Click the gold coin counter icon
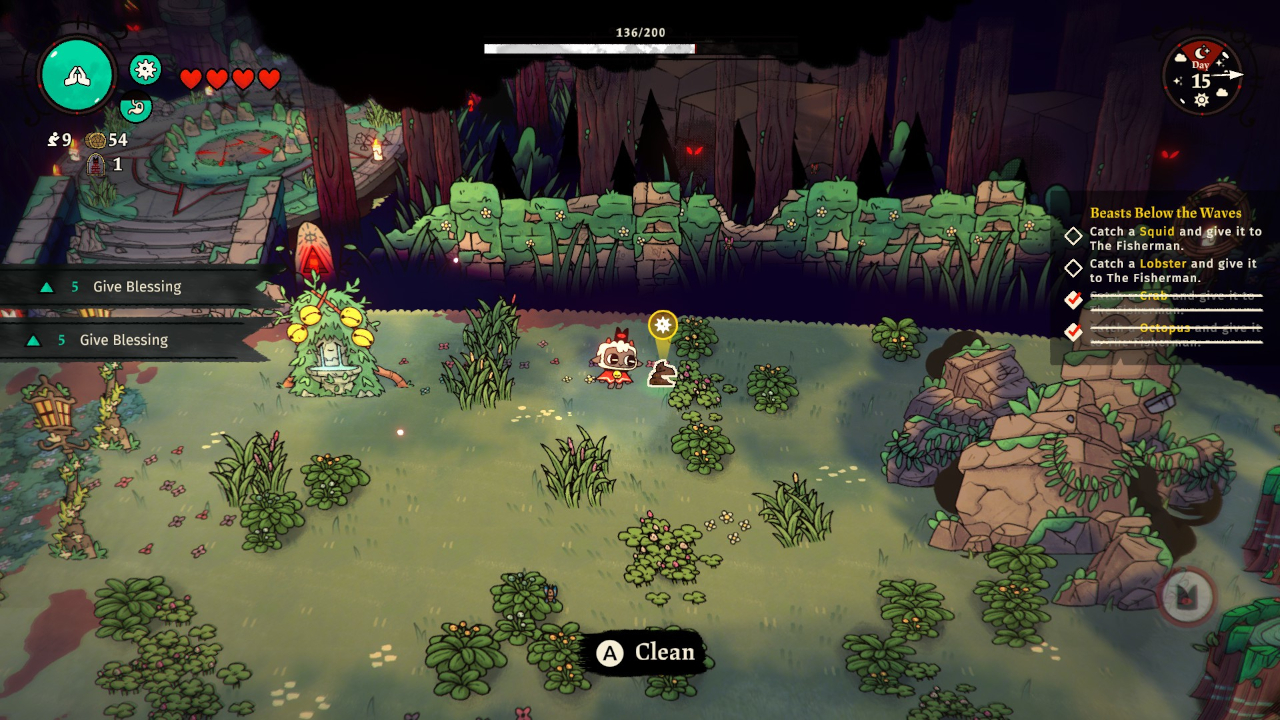This screenshot has height=720, width=1280. click(96, 140)
